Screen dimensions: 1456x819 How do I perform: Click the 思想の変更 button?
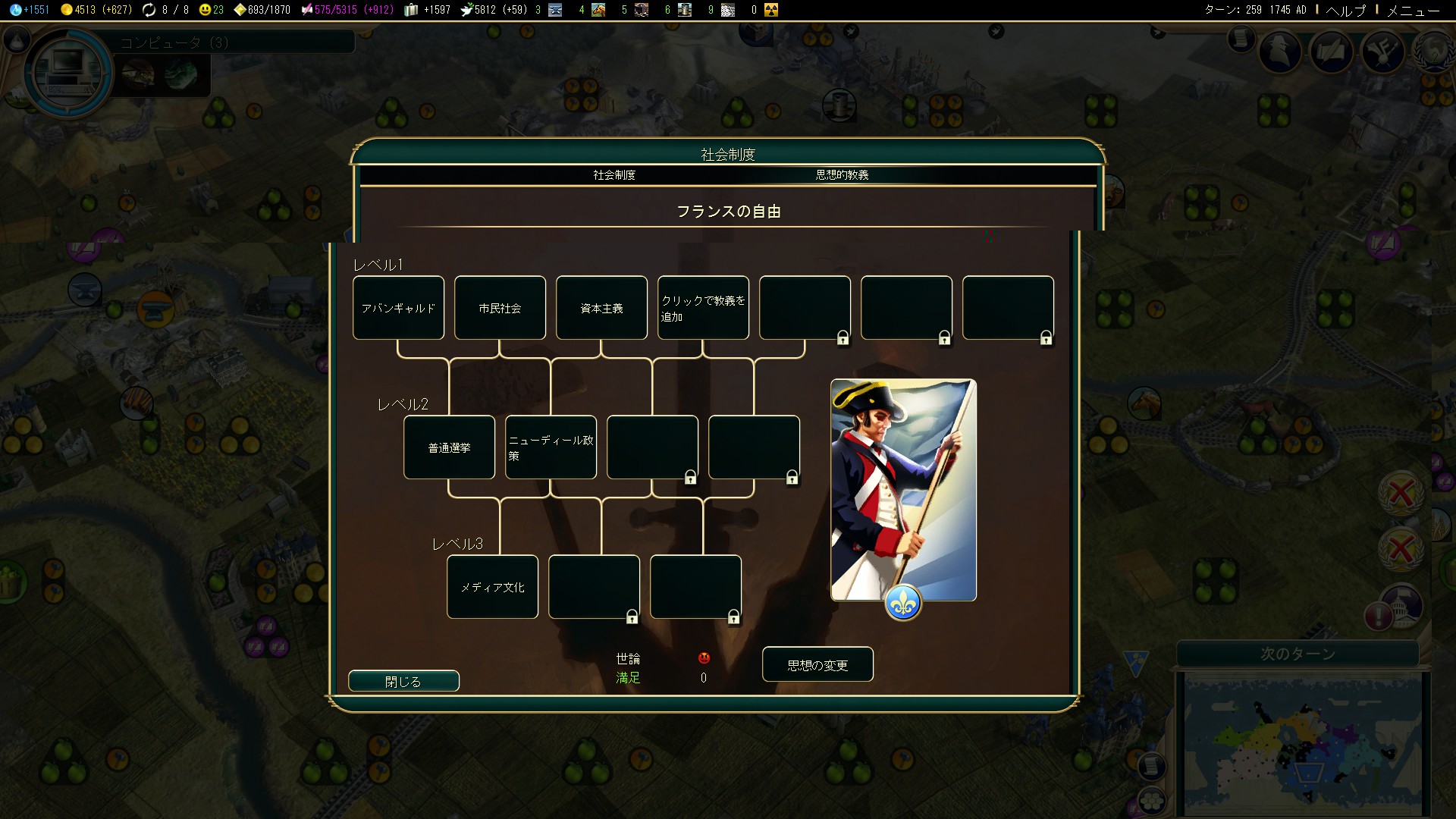pos(817,664)
